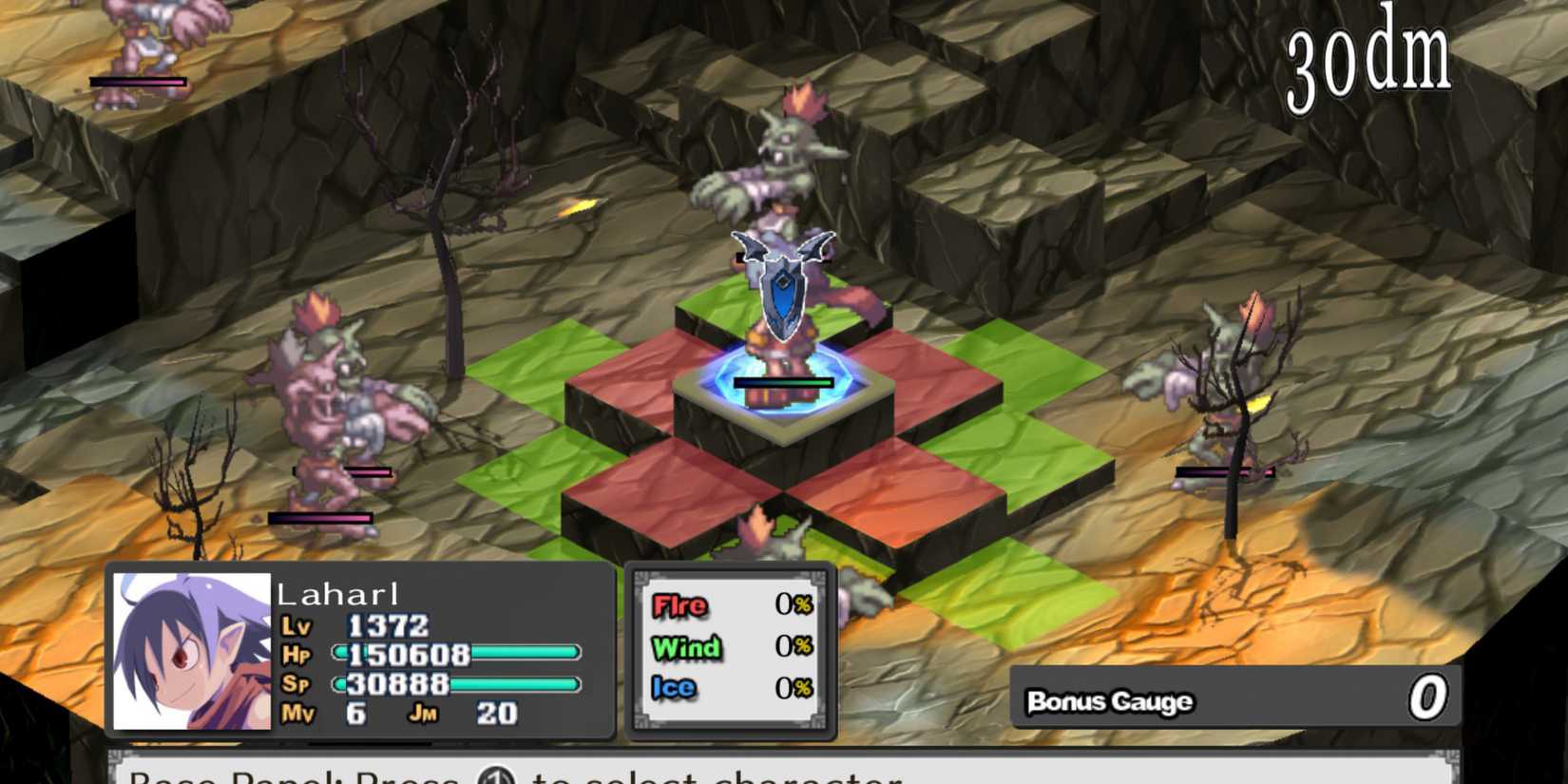
Task: Click Laharl's green HP bar
Action: (x=518, y=654)
